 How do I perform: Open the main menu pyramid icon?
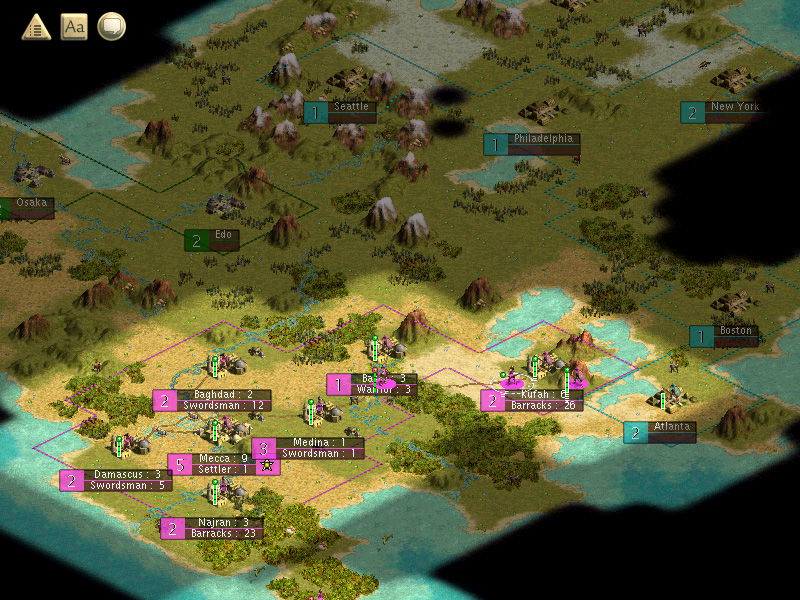click(x=37, y=26)
